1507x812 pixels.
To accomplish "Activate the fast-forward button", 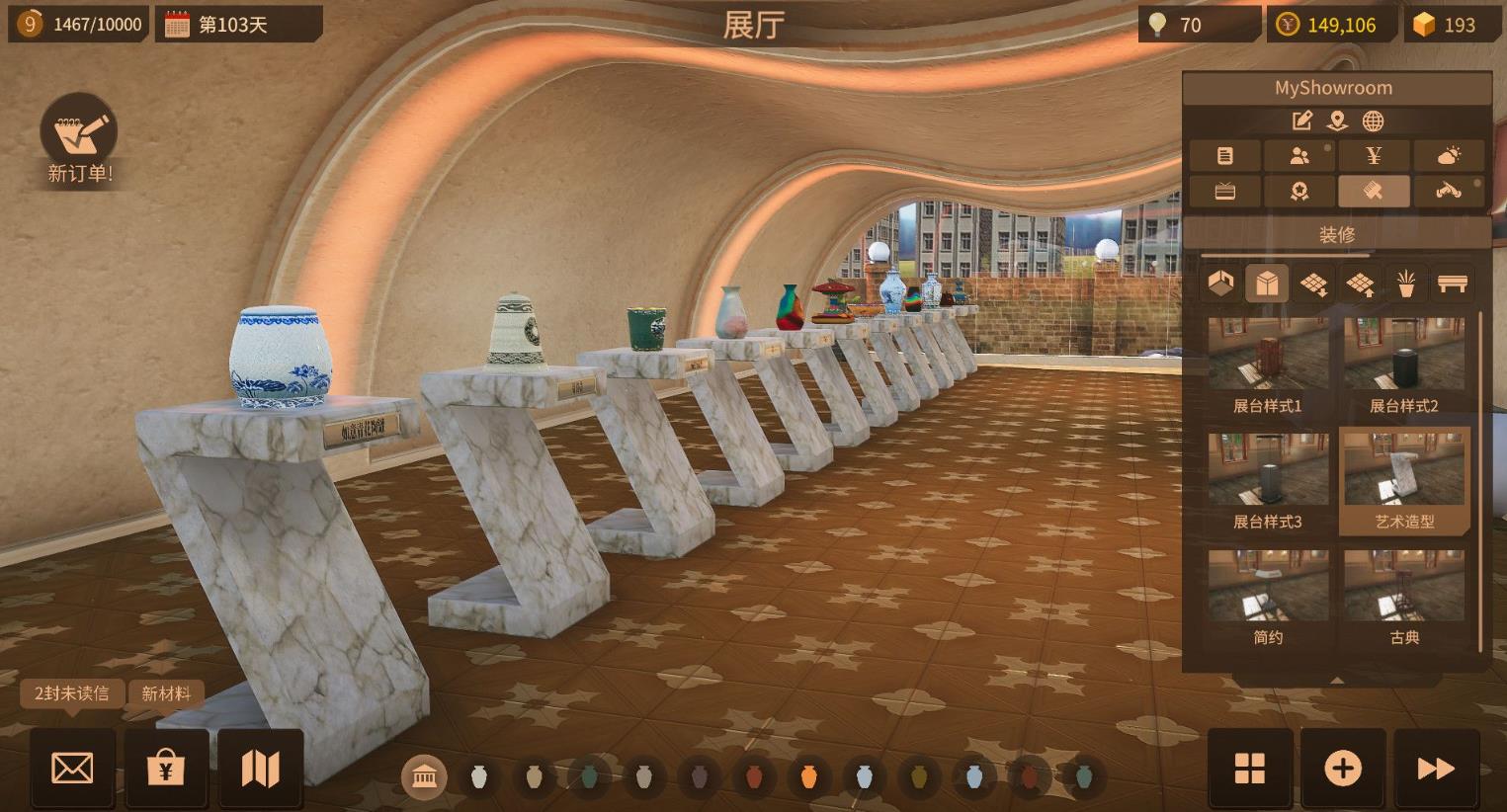I will [x=1436, y=768].
